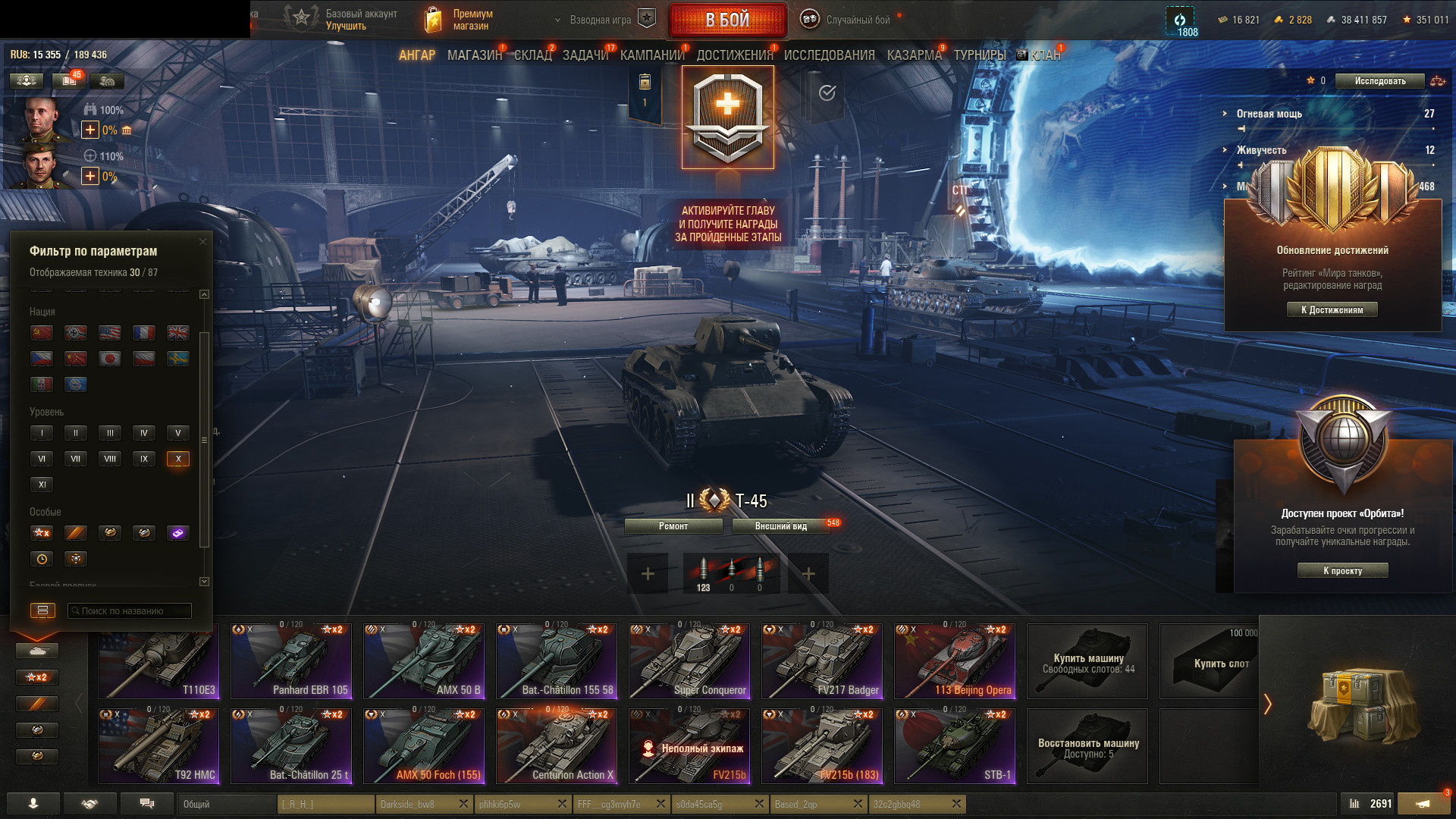Choose the 113 Beijing Opera tank

955,661
